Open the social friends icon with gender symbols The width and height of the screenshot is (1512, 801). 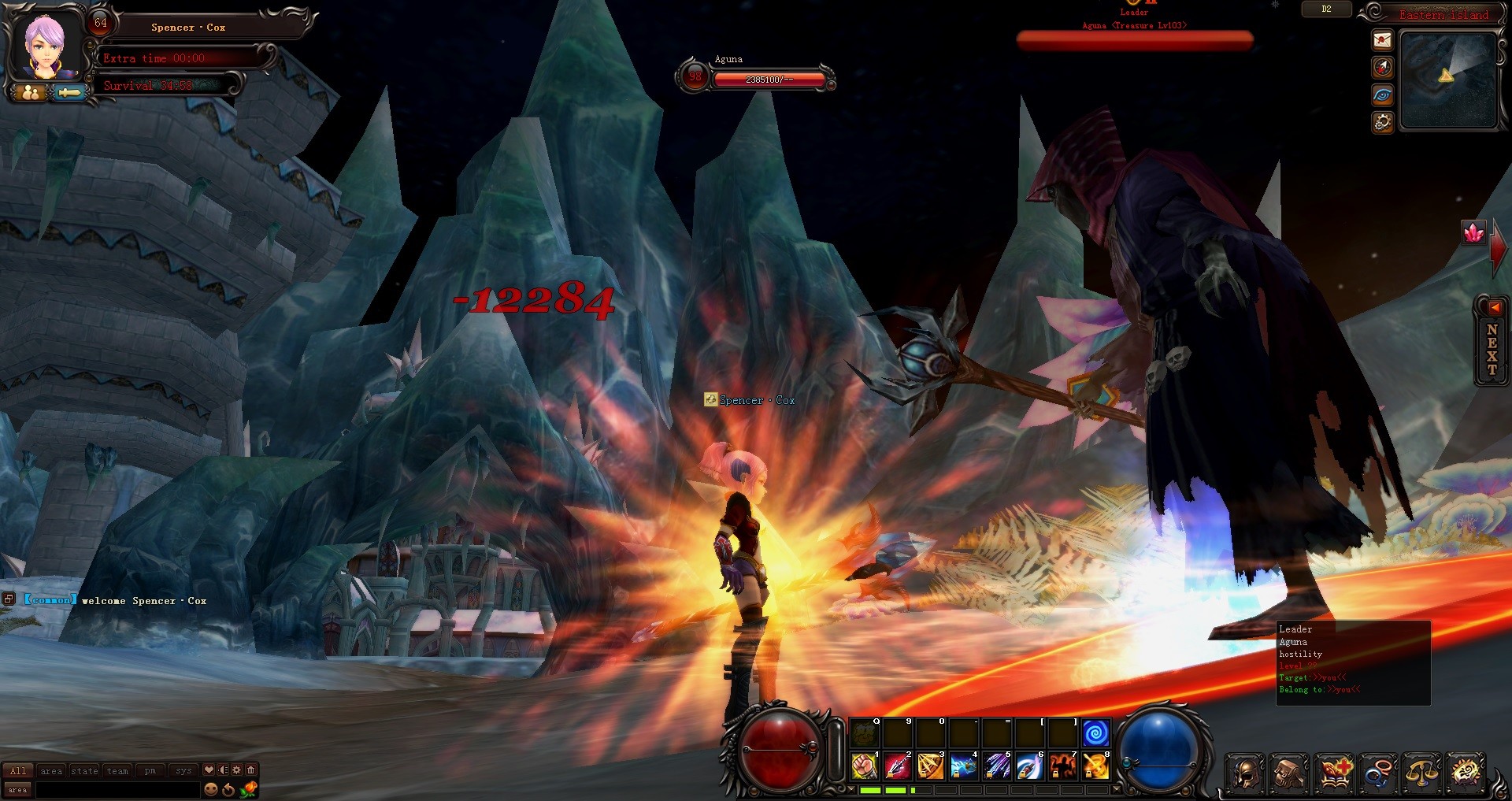tap(1380, 775)
